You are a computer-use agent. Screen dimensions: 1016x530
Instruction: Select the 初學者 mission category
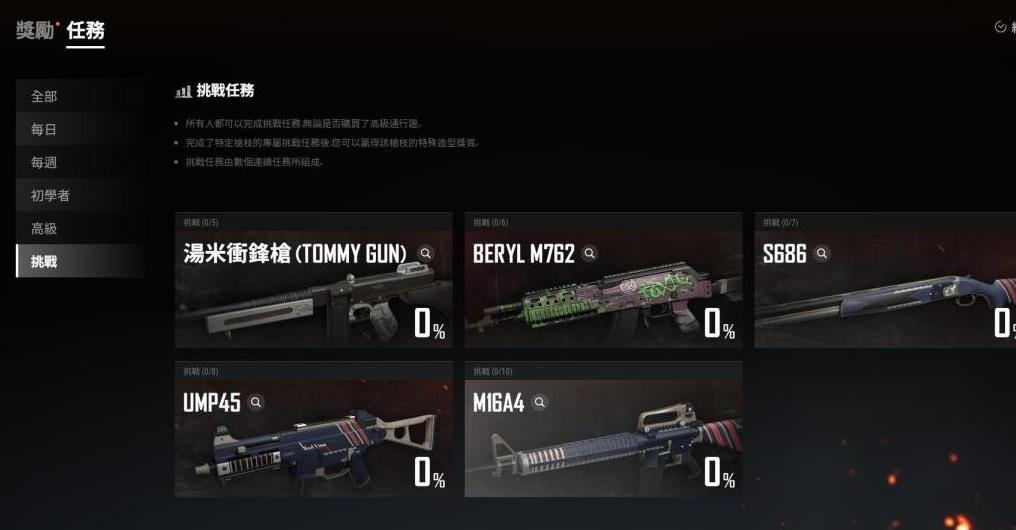51,195
